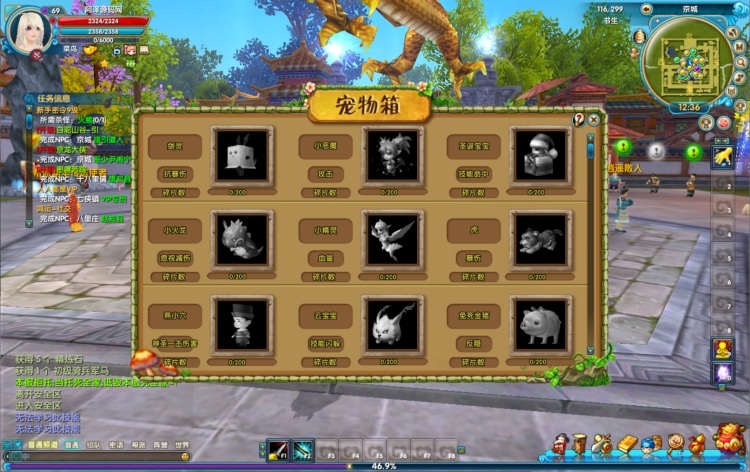Select the 云宝宝 pet portrait
This screenshot has height=472, width=750.
392,324
